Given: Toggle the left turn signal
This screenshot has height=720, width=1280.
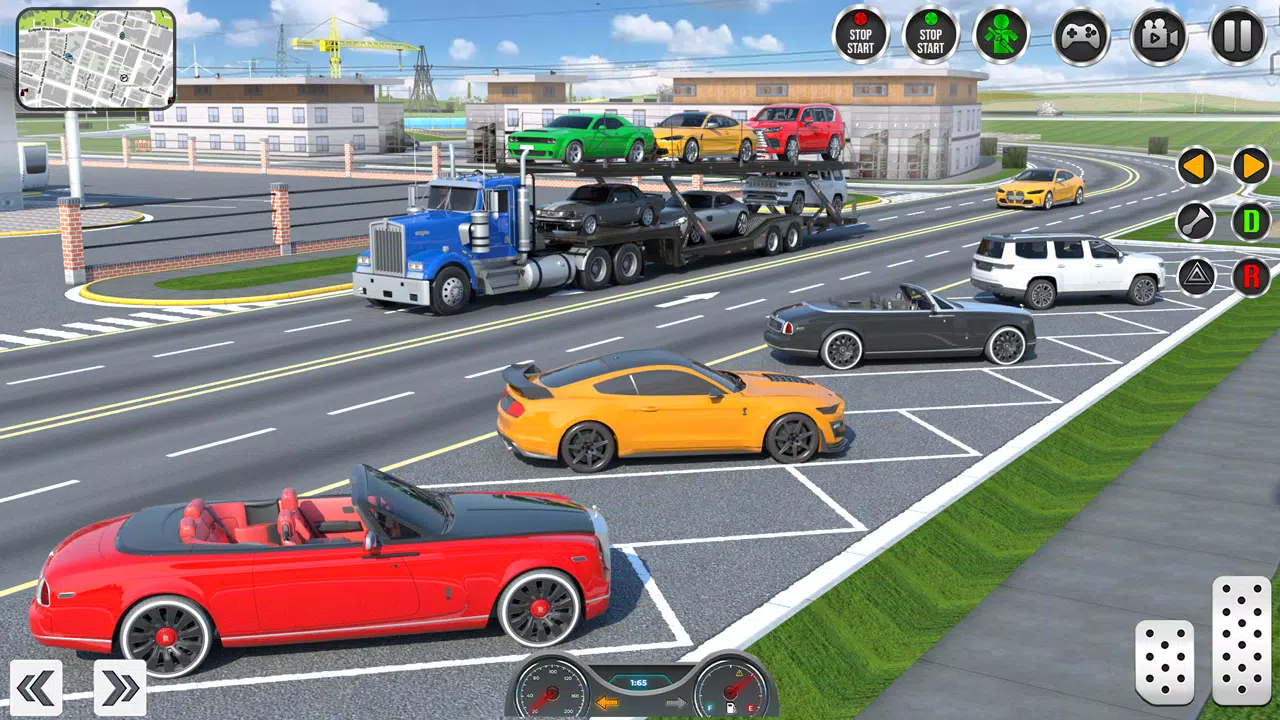Looking at the screenshot, I should [1196, 165].
